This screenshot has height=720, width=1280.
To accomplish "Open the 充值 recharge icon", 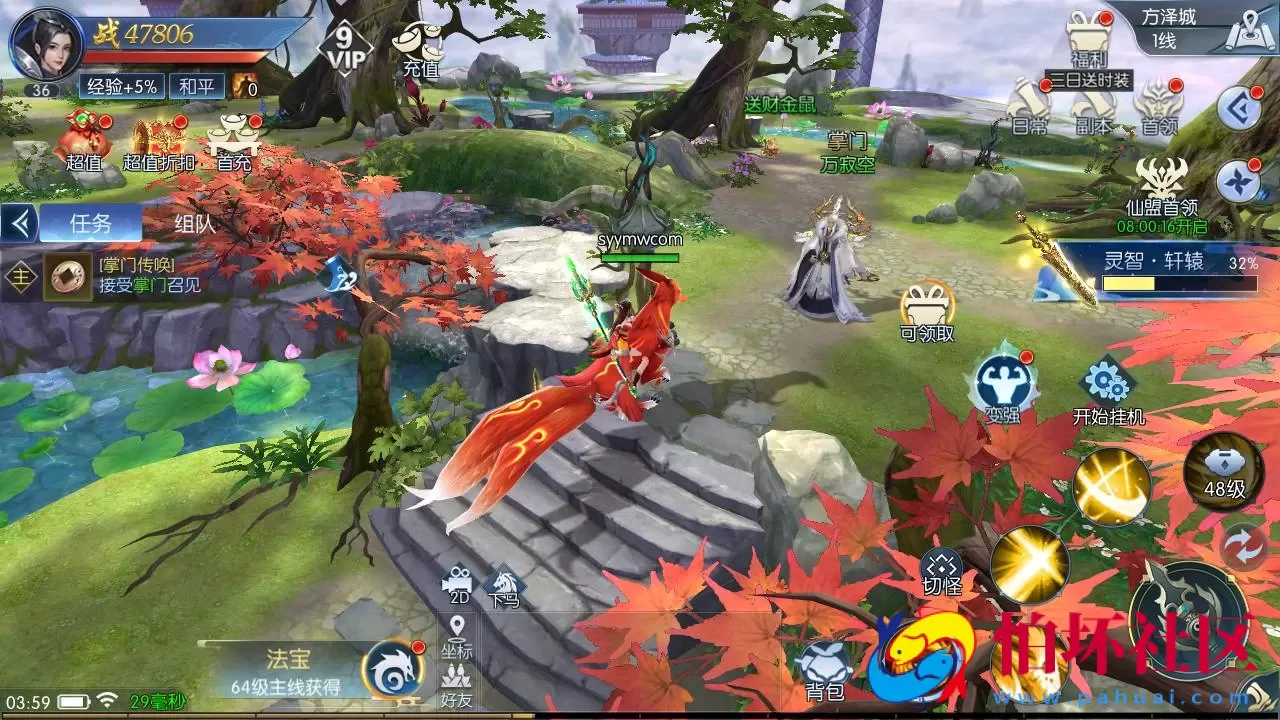I will [x=420, y=45].
